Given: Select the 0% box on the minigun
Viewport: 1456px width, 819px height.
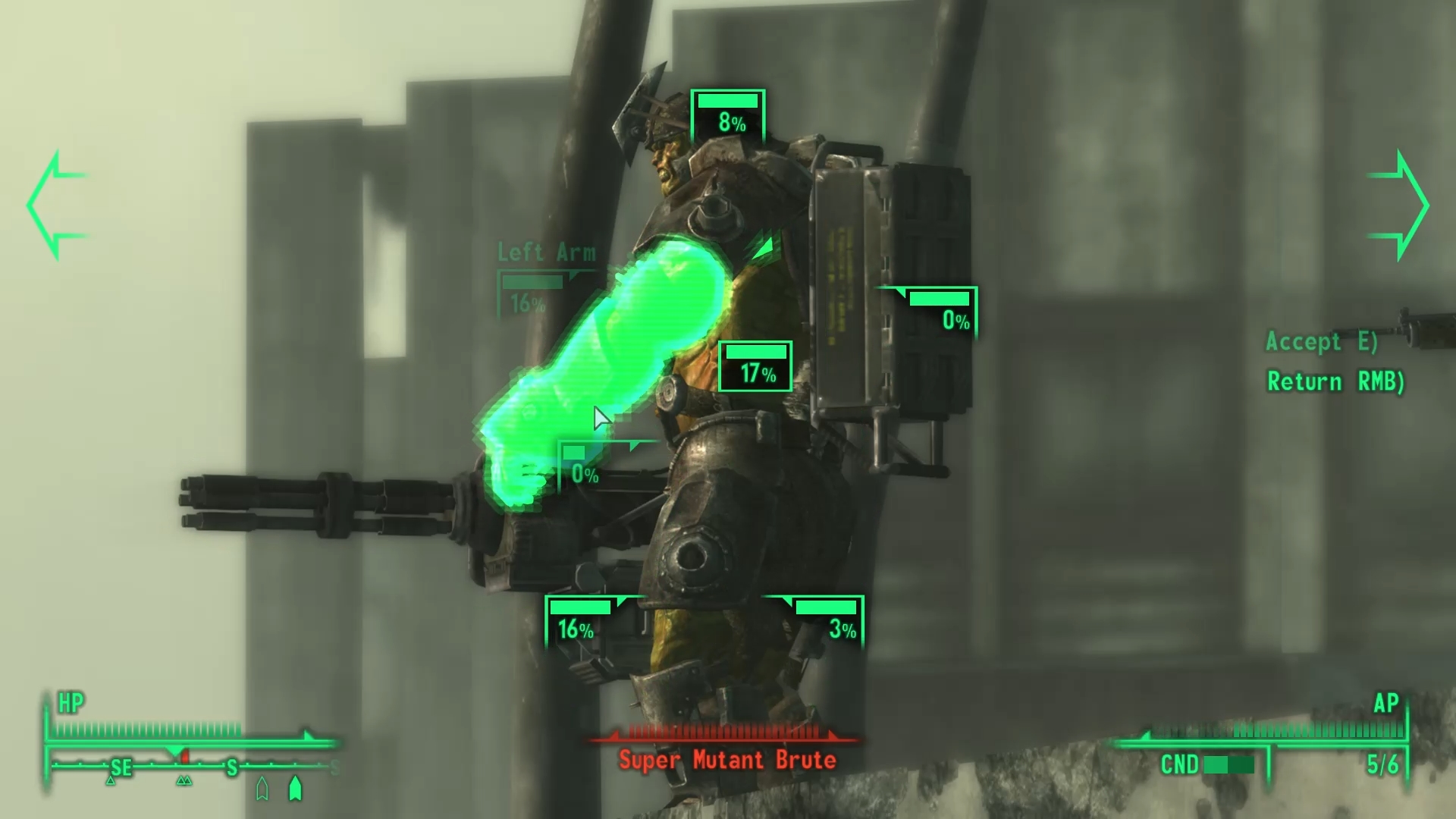Looking at the screenshot, I should [x=582, y=465].
